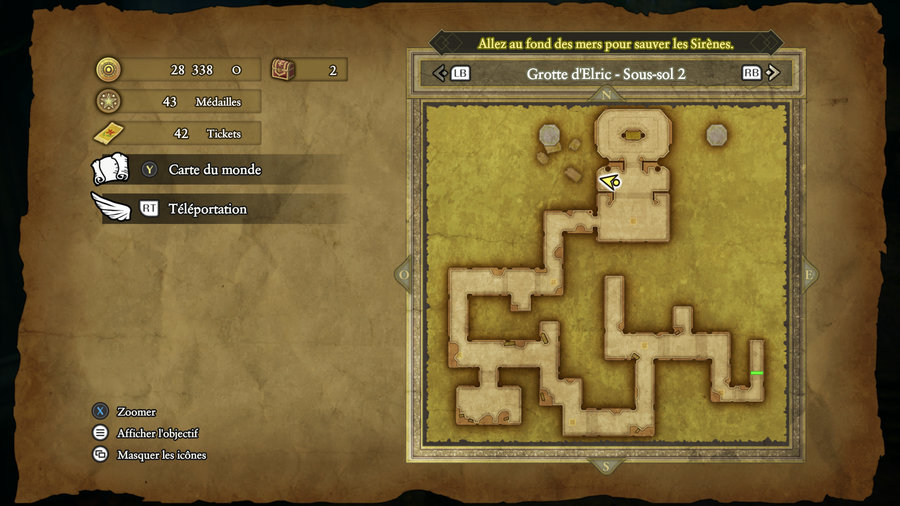
Task: Go to the next floor with right arrow
Action: pyautogui.click(x=776, y=73)
